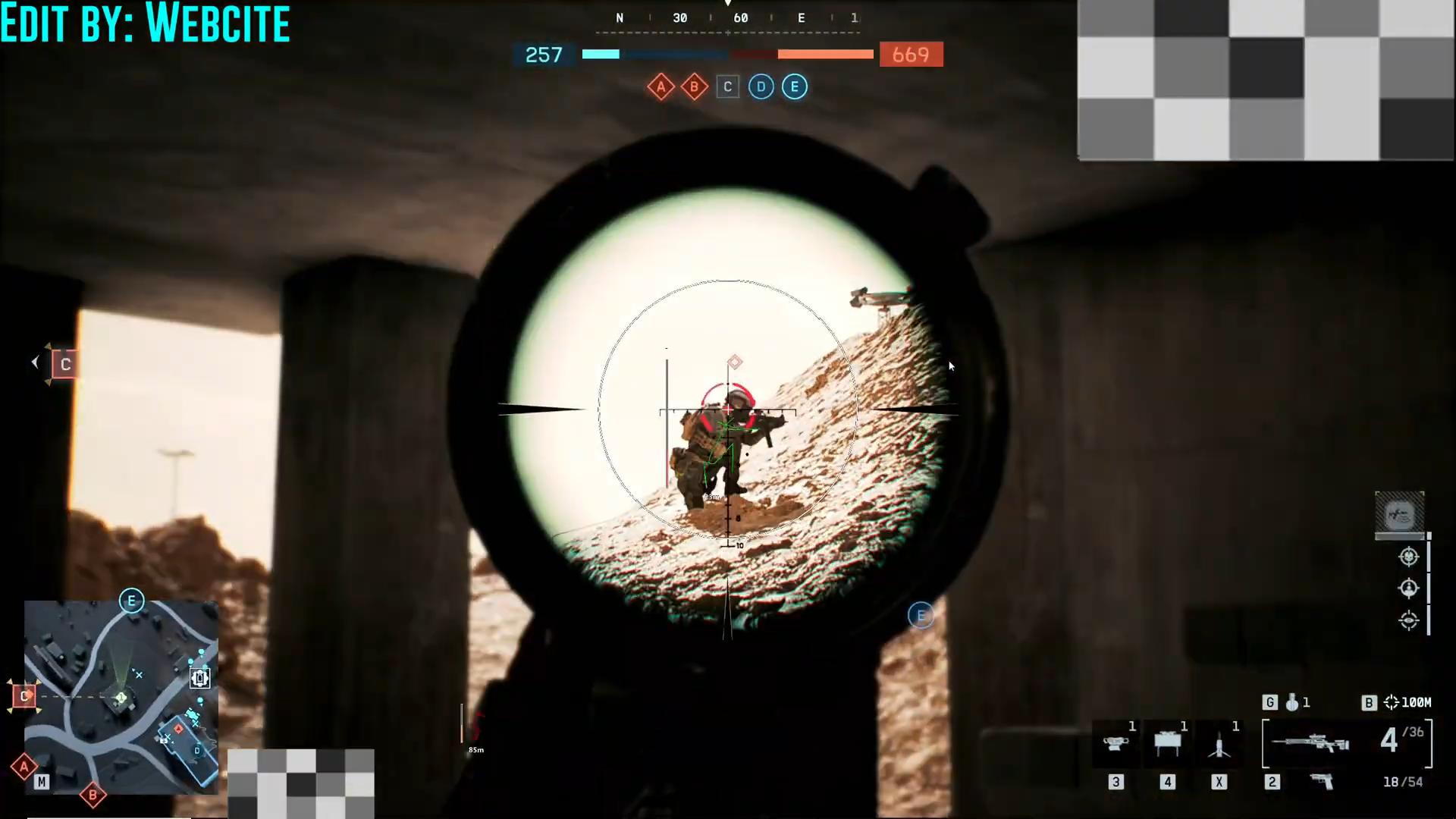The width and height of the screenshot is (1456, 819).
Task: Click the B marker below the minimap
Action: click(93, 795)
